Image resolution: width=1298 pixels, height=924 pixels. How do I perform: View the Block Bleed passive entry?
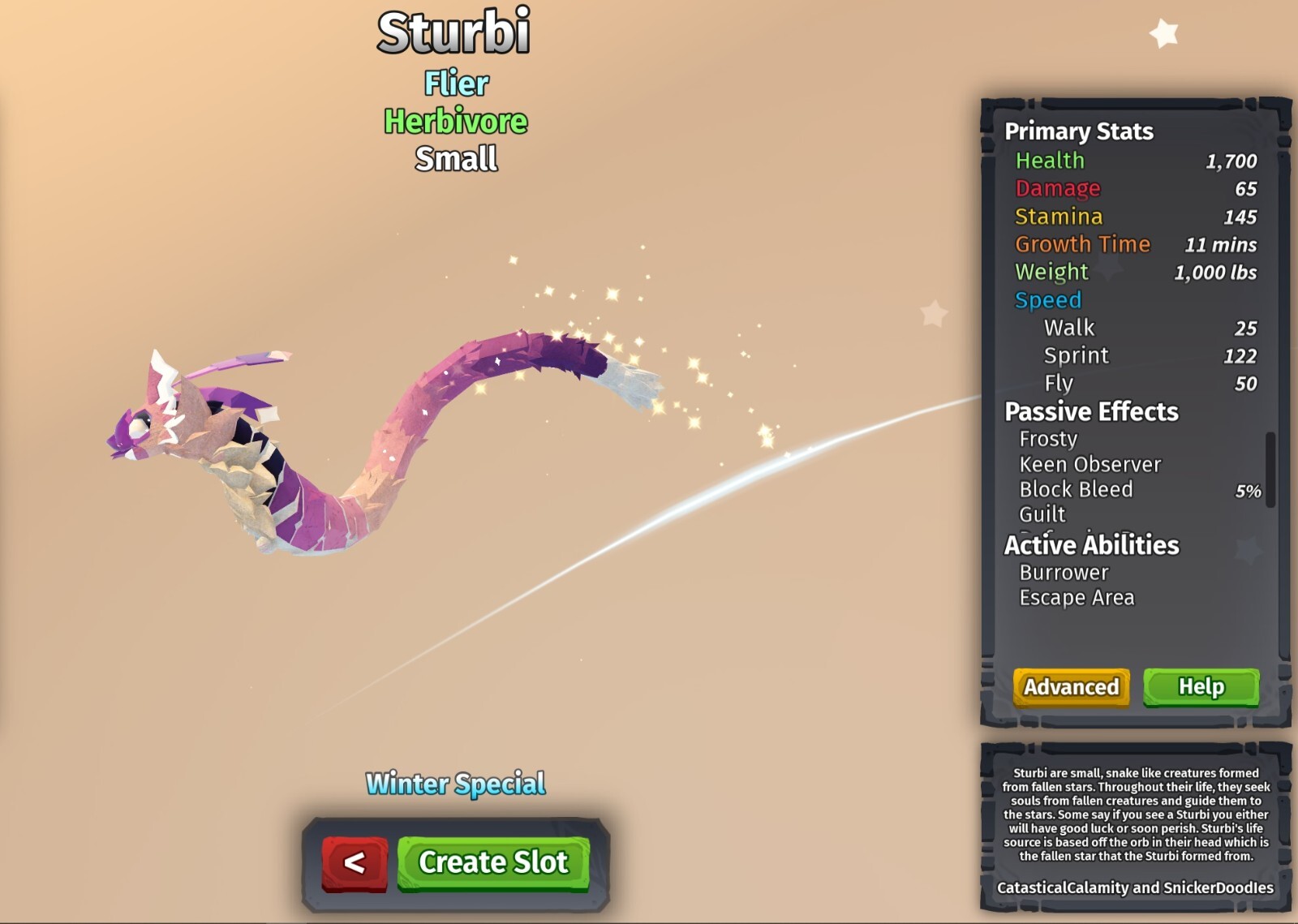[x=1077, y=489]
